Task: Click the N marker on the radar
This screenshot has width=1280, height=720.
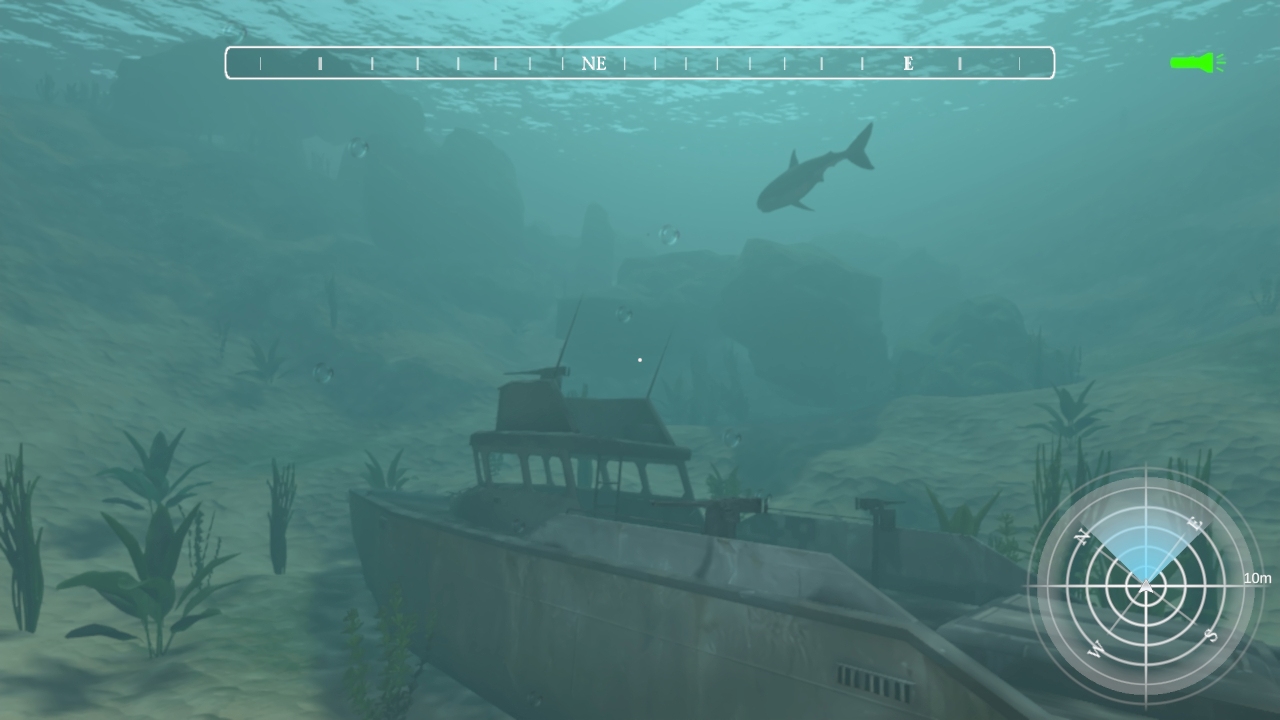Action: tap(1083, 534)
